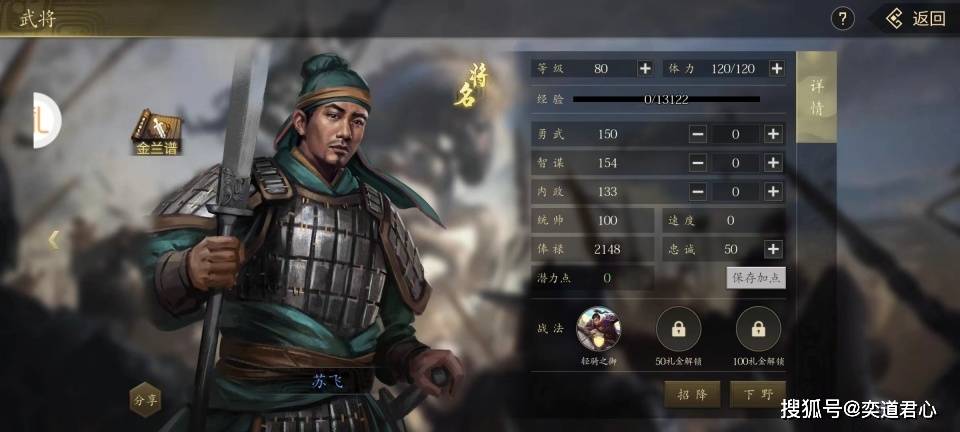Viewport: 960px width, 432px height.
Task: Add stamina with plus next to 体力
Action: coord(776,69)
